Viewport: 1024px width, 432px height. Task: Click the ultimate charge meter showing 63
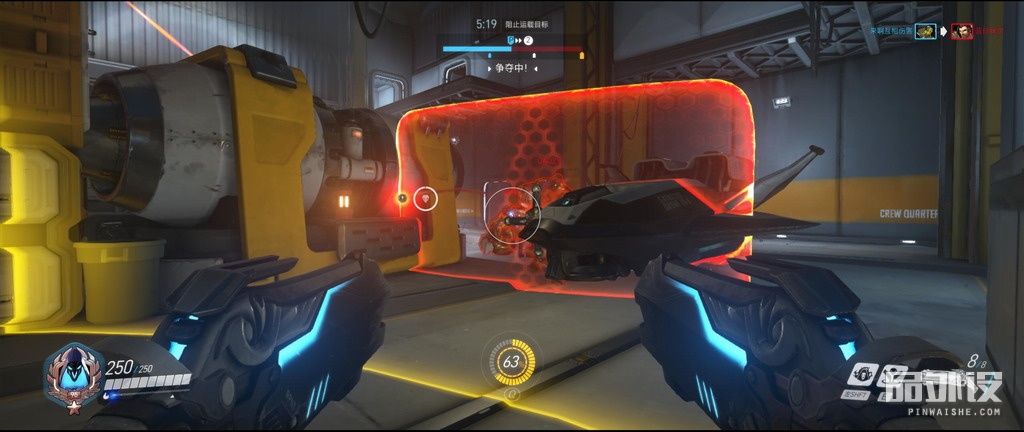[514, 362]
